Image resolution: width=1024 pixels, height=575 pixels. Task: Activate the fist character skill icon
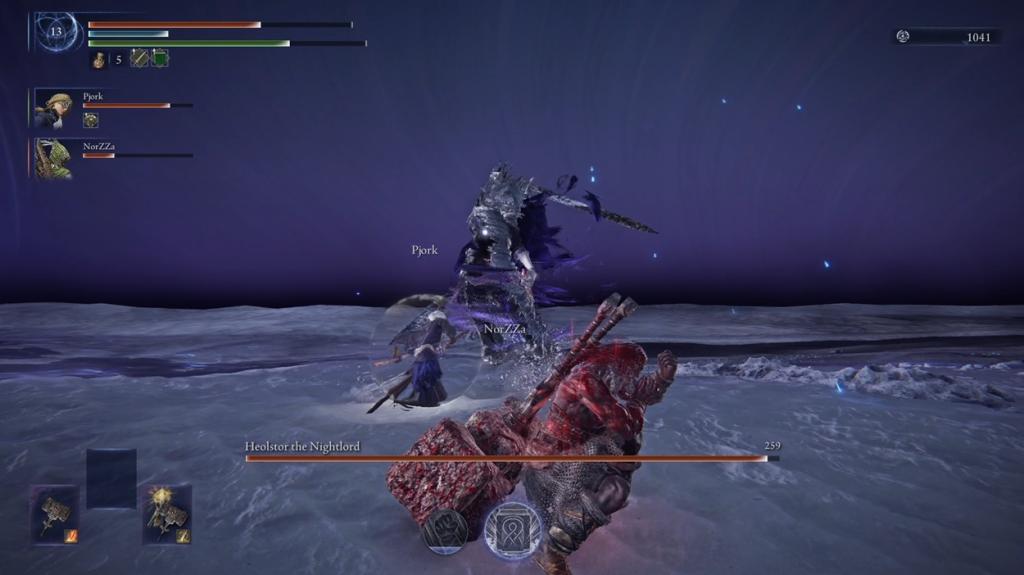(446, 529)
